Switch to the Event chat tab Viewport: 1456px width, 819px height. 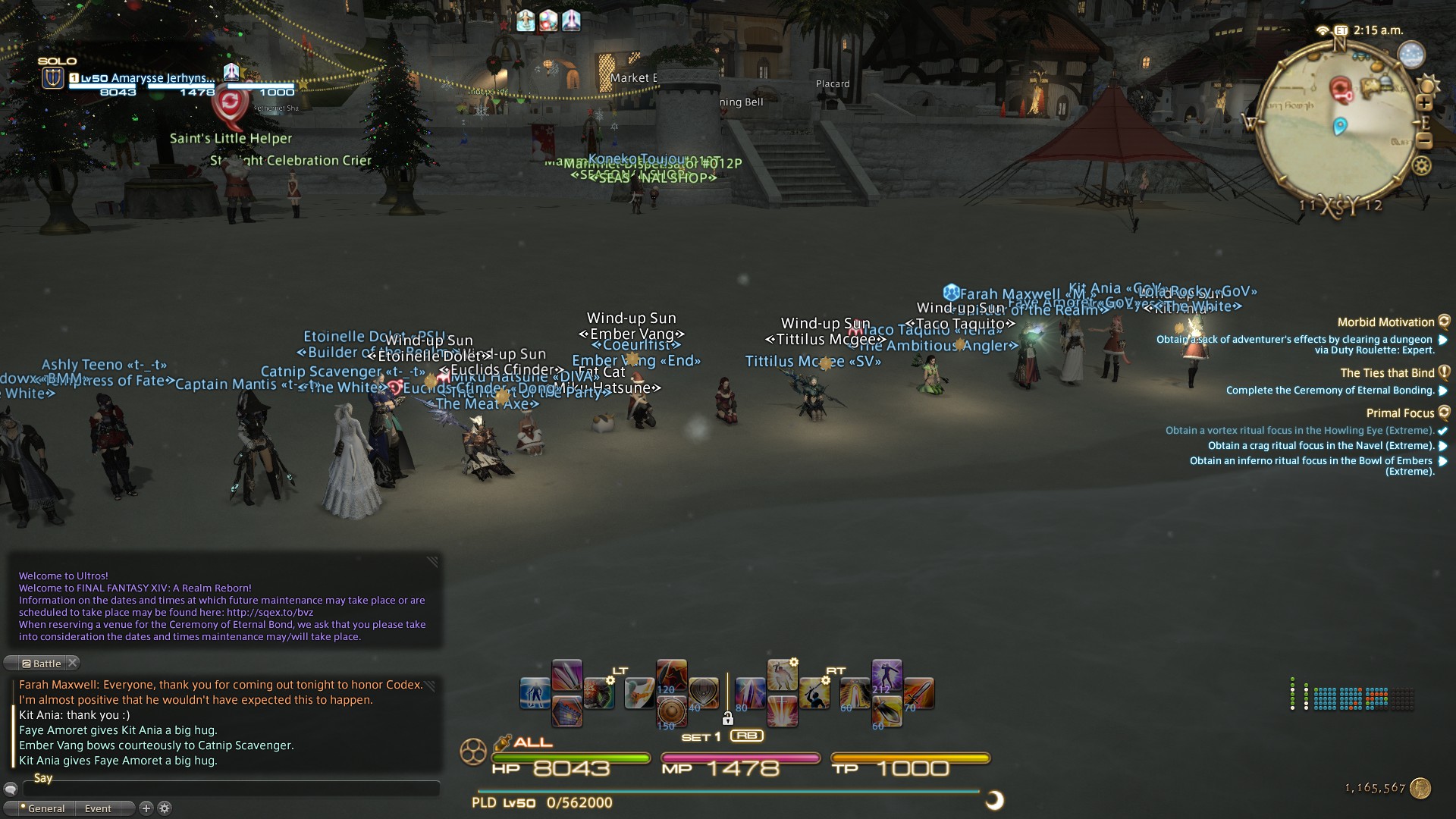[97, 808]
